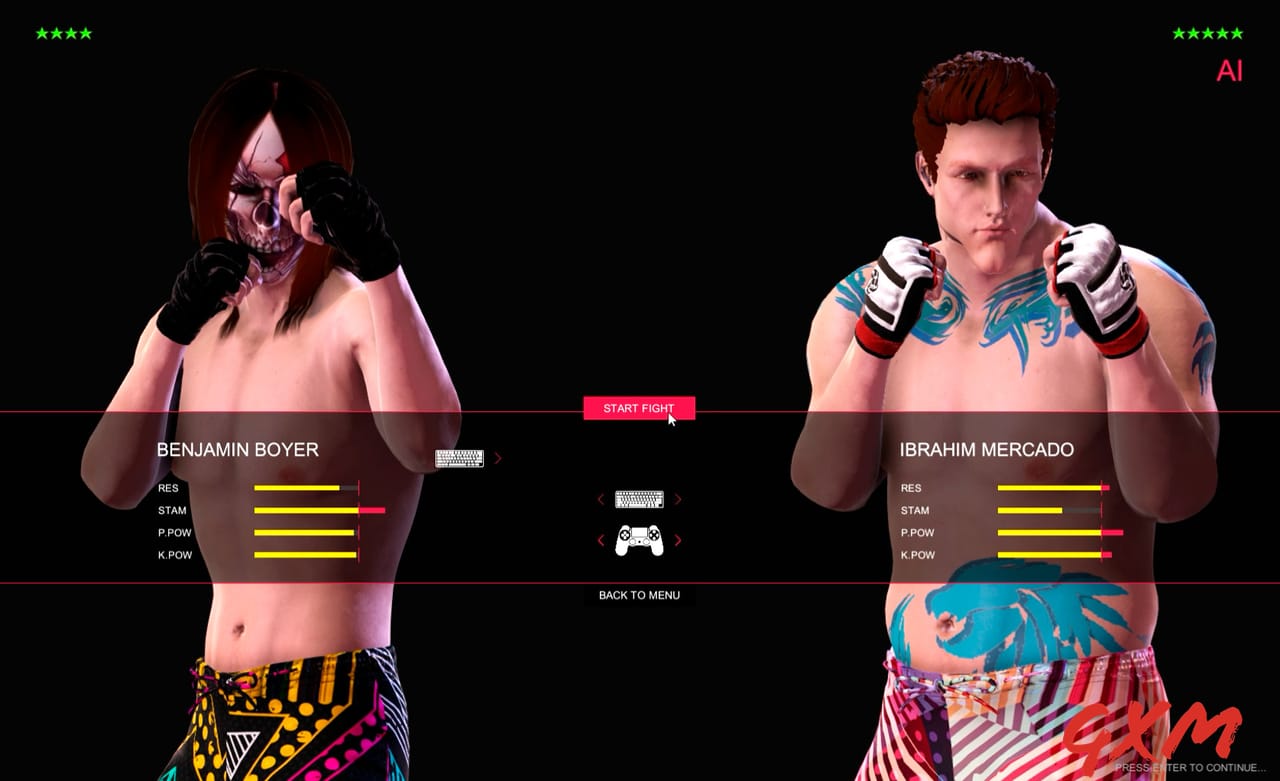Toggle Ibrahim Mercado's AI control

pyautogui.click(x=1228, y=70)
